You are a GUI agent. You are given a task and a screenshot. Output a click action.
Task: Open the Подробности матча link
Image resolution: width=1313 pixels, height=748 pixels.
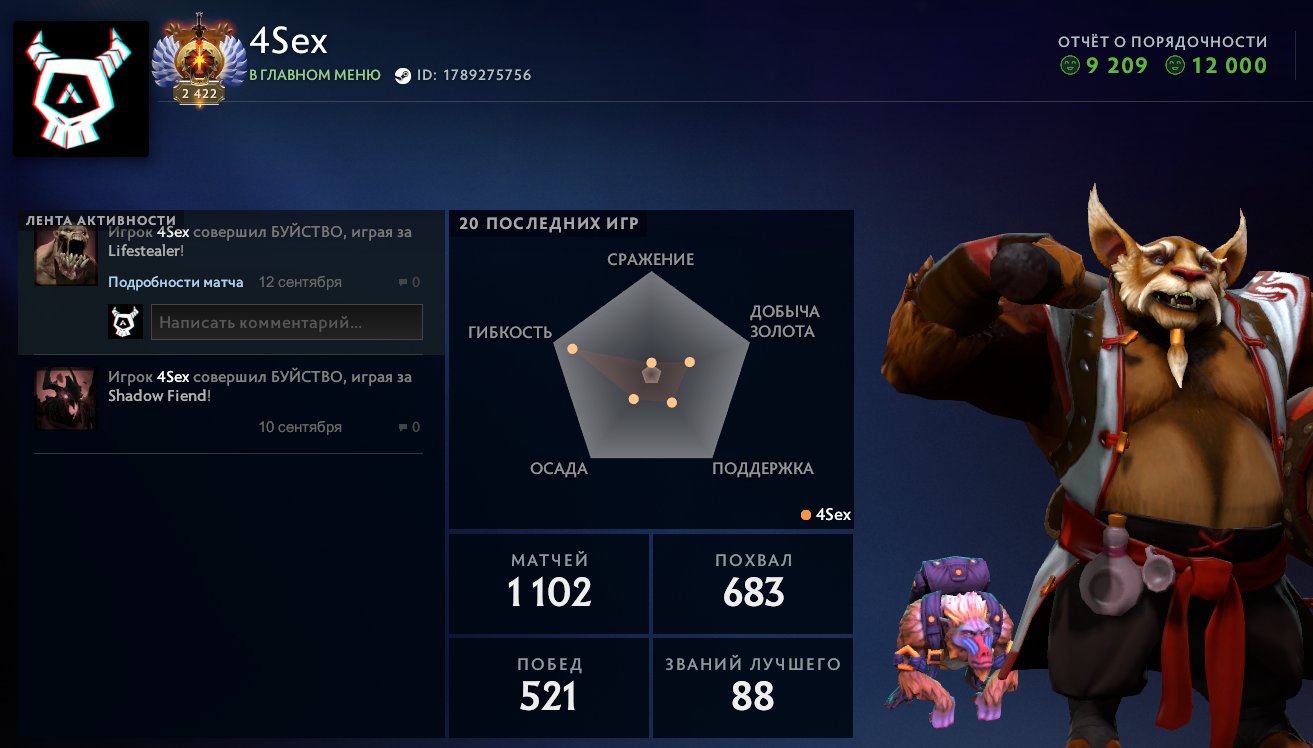click(174, 282)
